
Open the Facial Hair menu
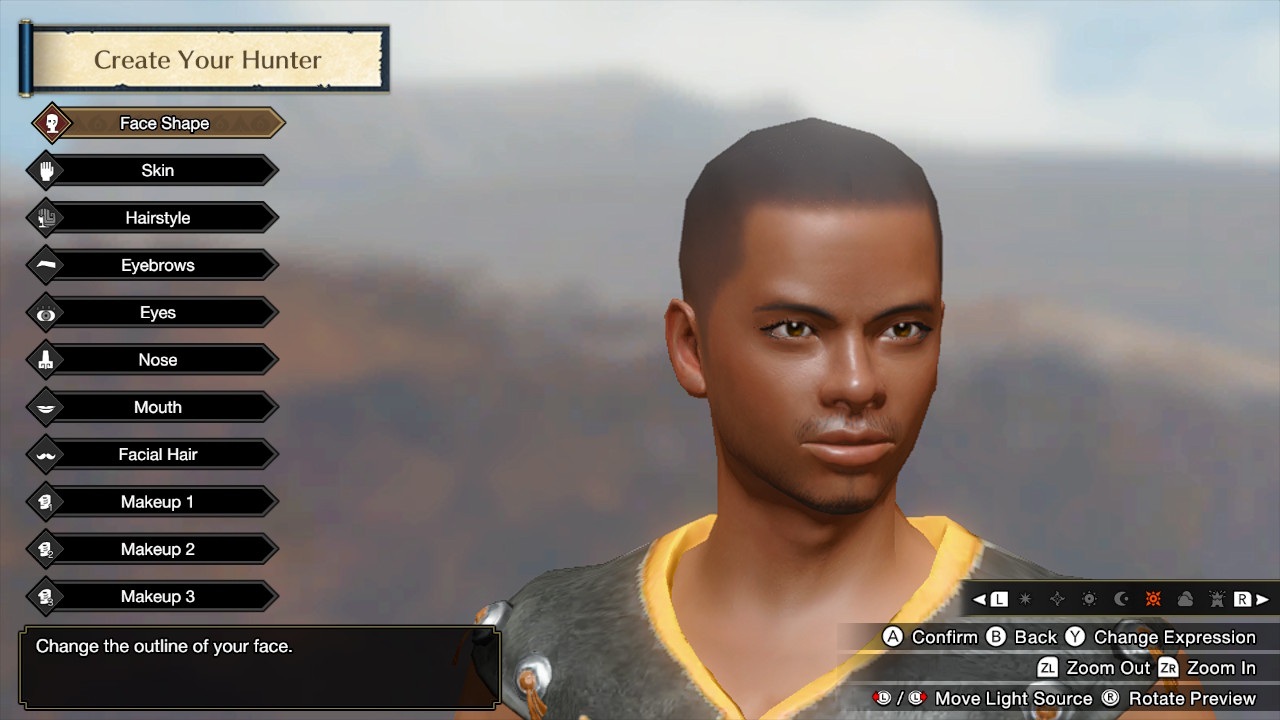coord(157,454)
